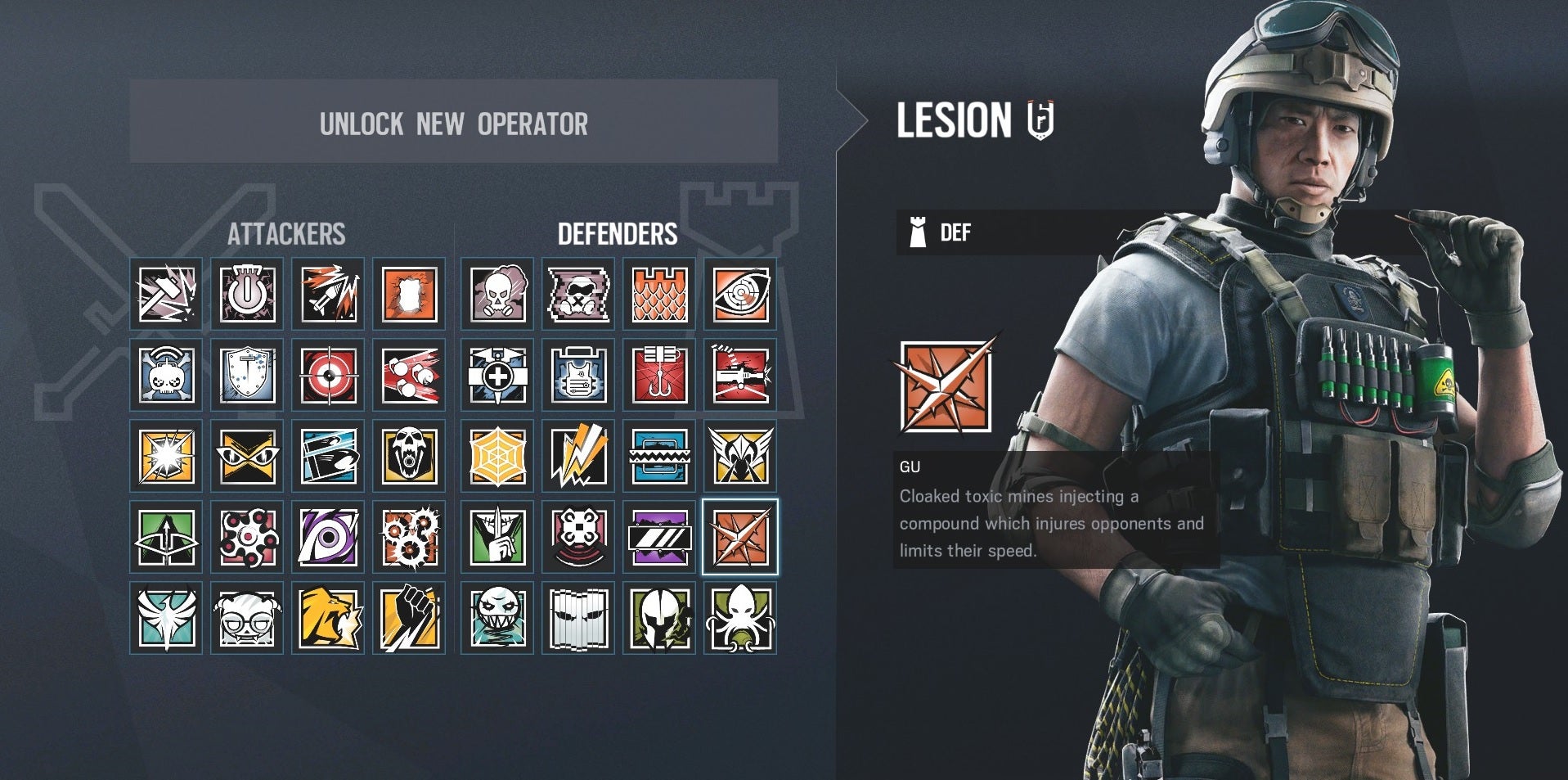Select Thatcher's EMP grenade icon
Viewport: 1568px width, 780px height.
pyautogui.click(x=247, y=295)
